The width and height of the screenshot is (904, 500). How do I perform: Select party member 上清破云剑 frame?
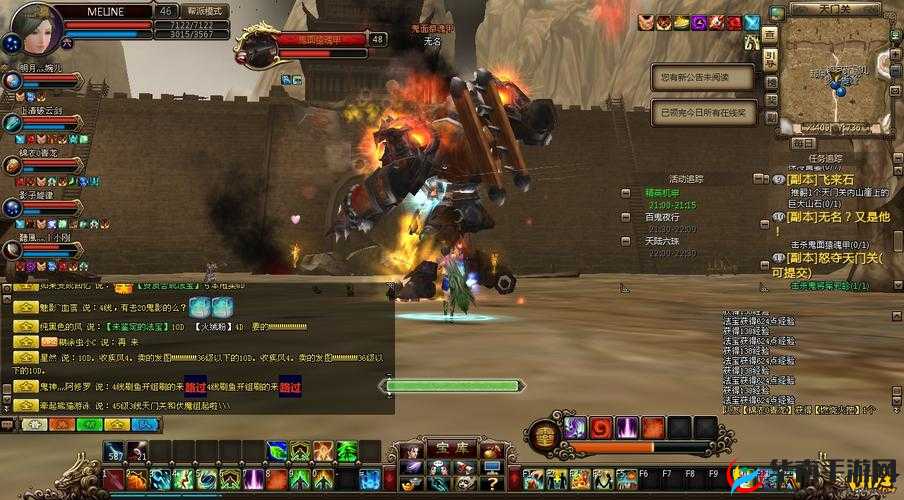(13, 123)
